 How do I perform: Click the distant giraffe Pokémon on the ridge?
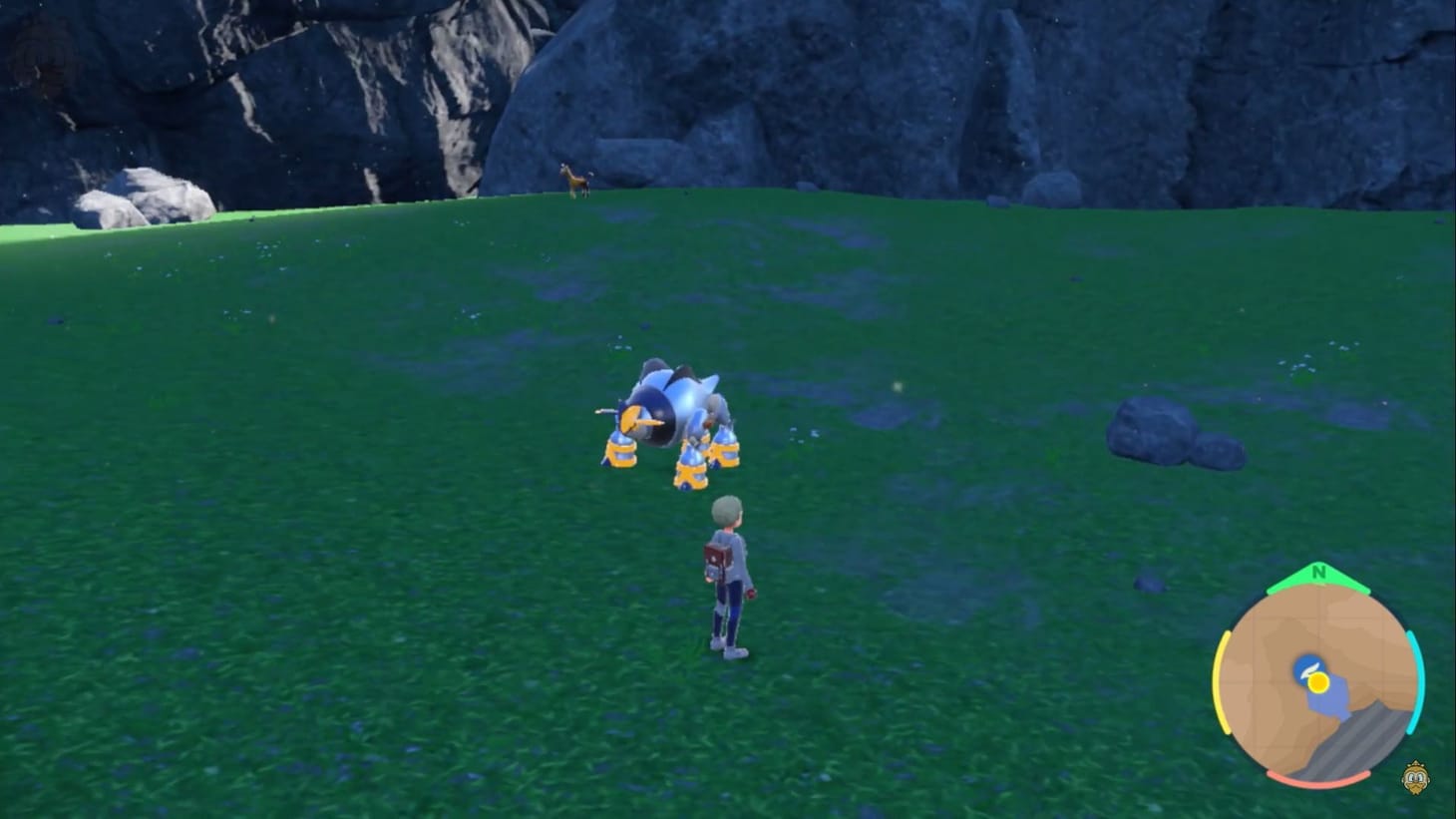[574, 180]
